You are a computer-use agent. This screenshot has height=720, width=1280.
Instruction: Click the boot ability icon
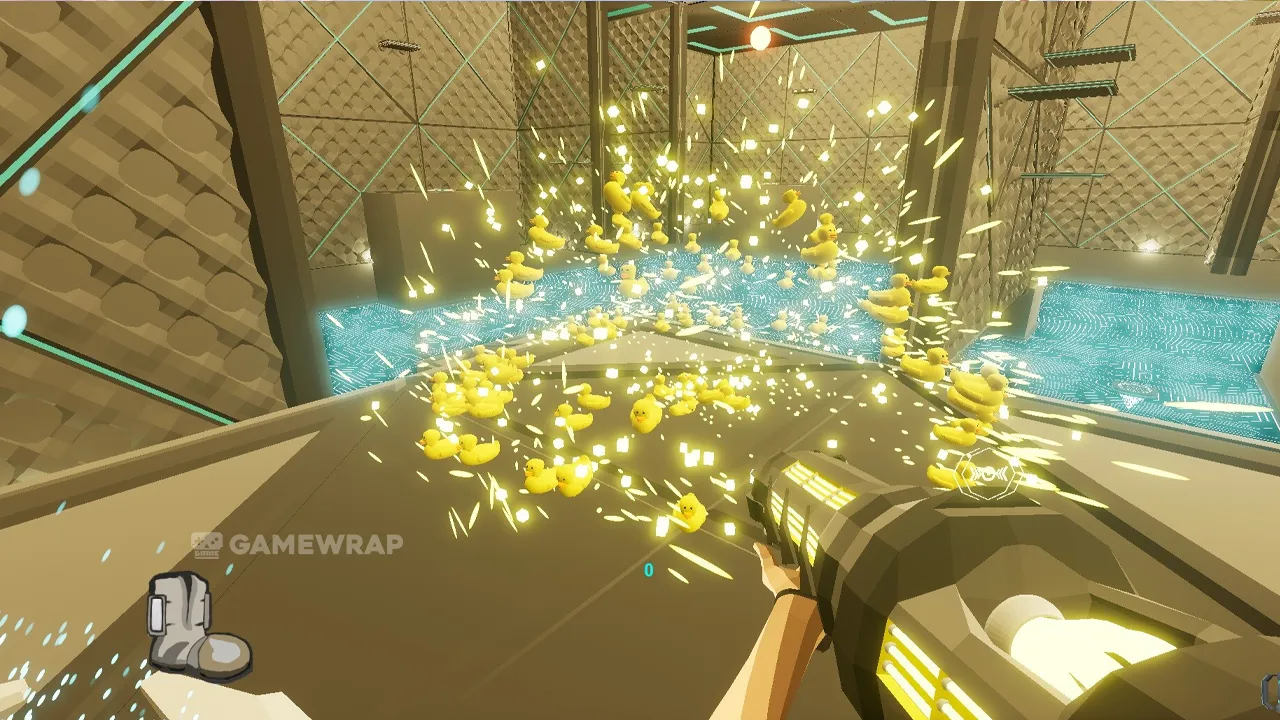(197, 625)
